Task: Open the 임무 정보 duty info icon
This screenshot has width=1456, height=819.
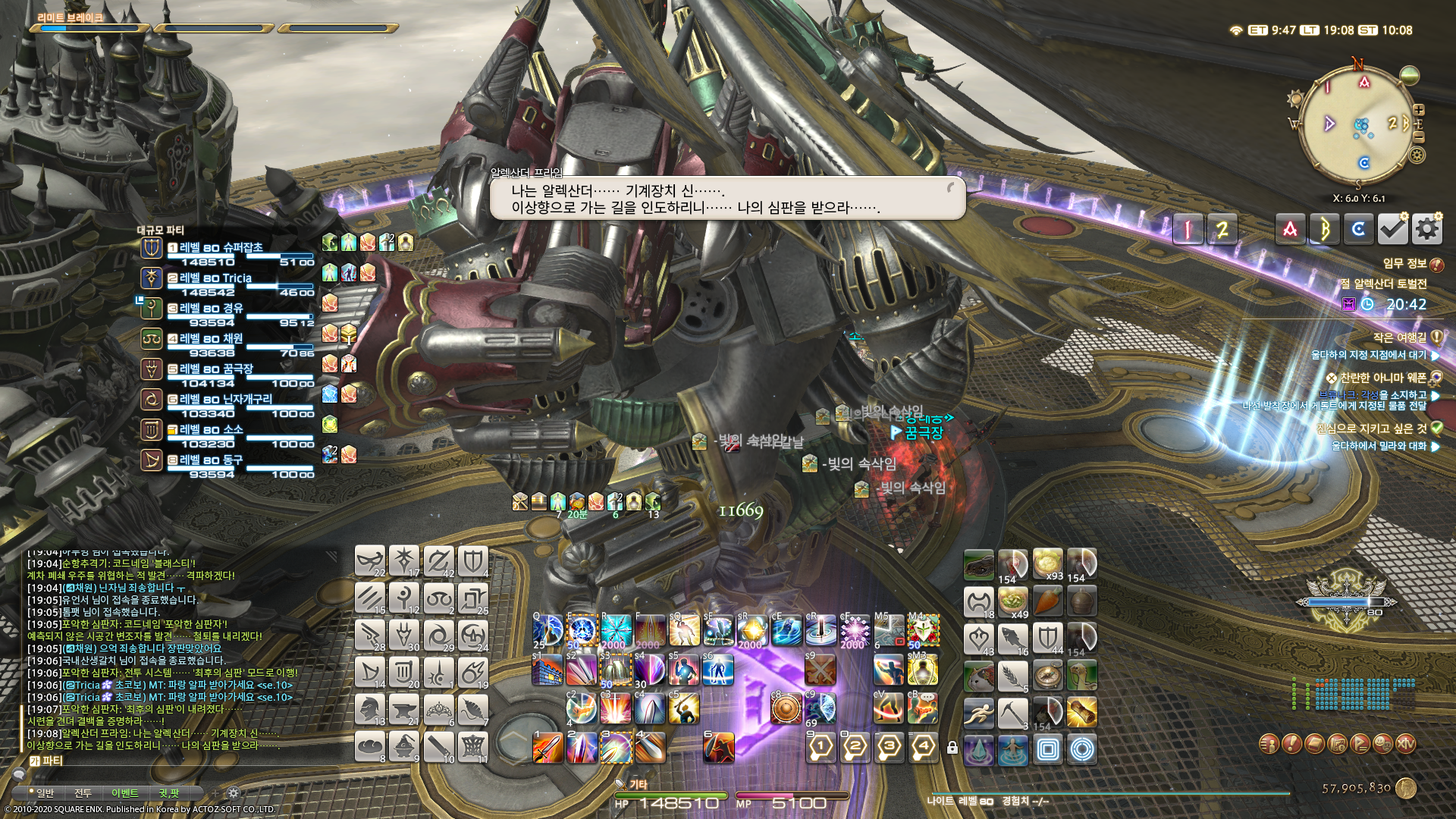Action: click(1436, 264)
